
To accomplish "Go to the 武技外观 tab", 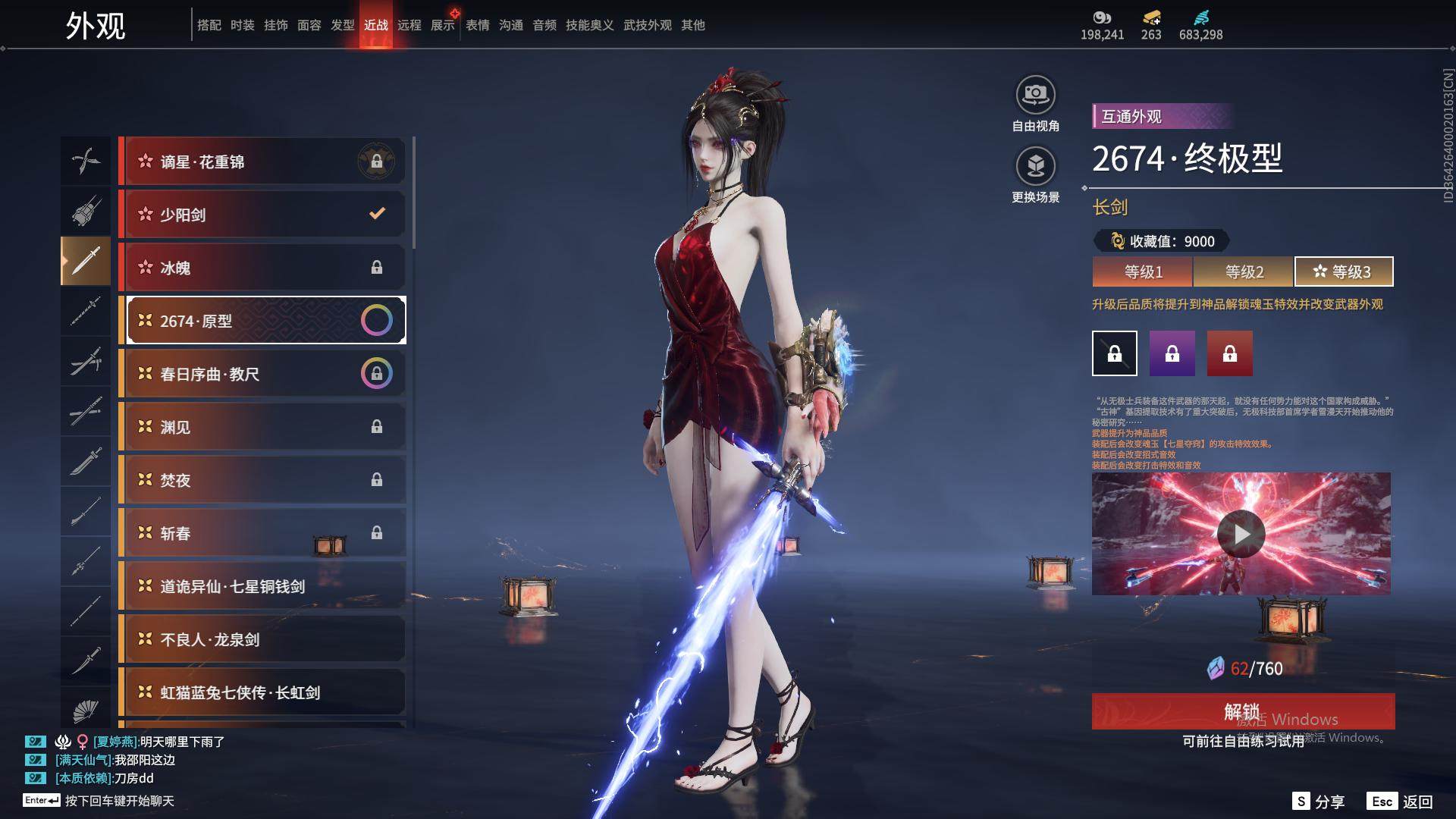I will (648, 25).
